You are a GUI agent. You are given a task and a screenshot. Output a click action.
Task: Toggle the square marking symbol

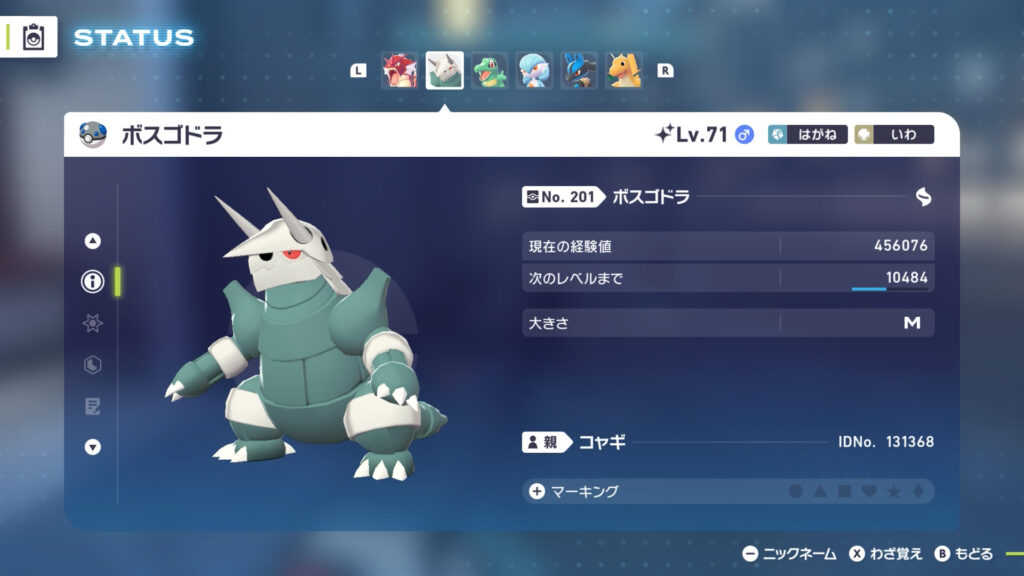point(844,491)
